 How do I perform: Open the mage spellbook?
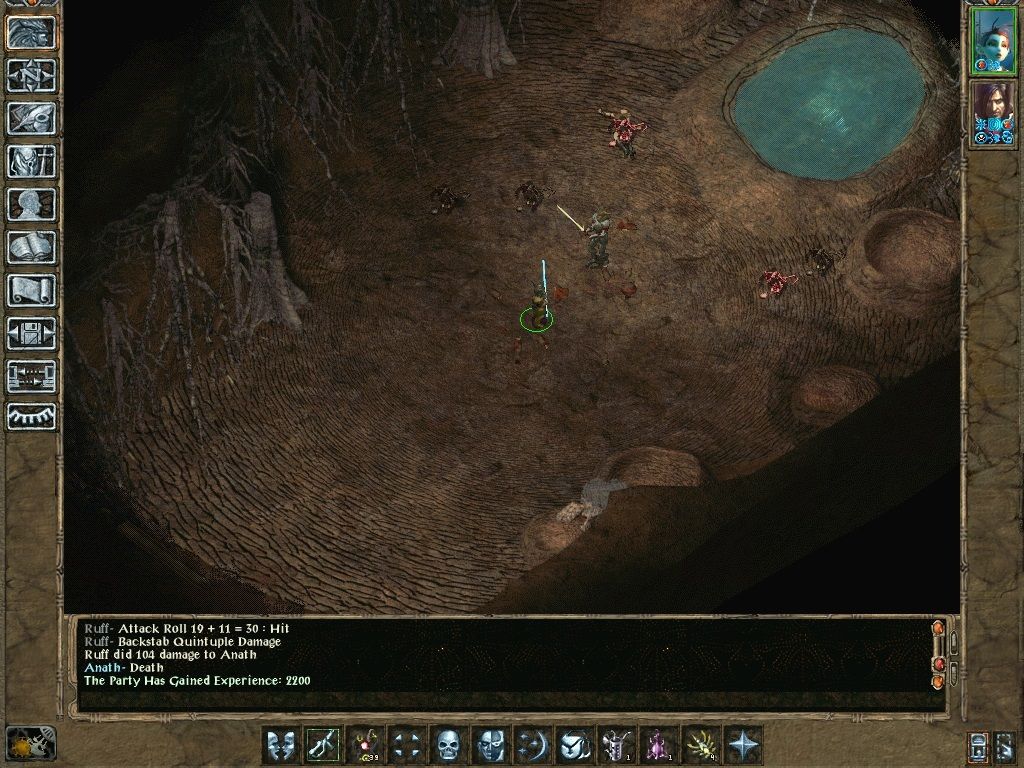tap(32, 247)
